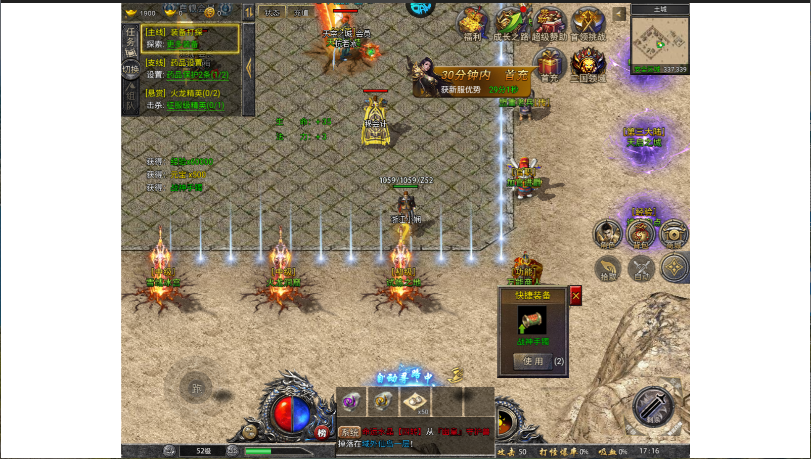Switch to the 组队 team tab
Viewport: 811px width, 459px height.
[x=130, y=97]
